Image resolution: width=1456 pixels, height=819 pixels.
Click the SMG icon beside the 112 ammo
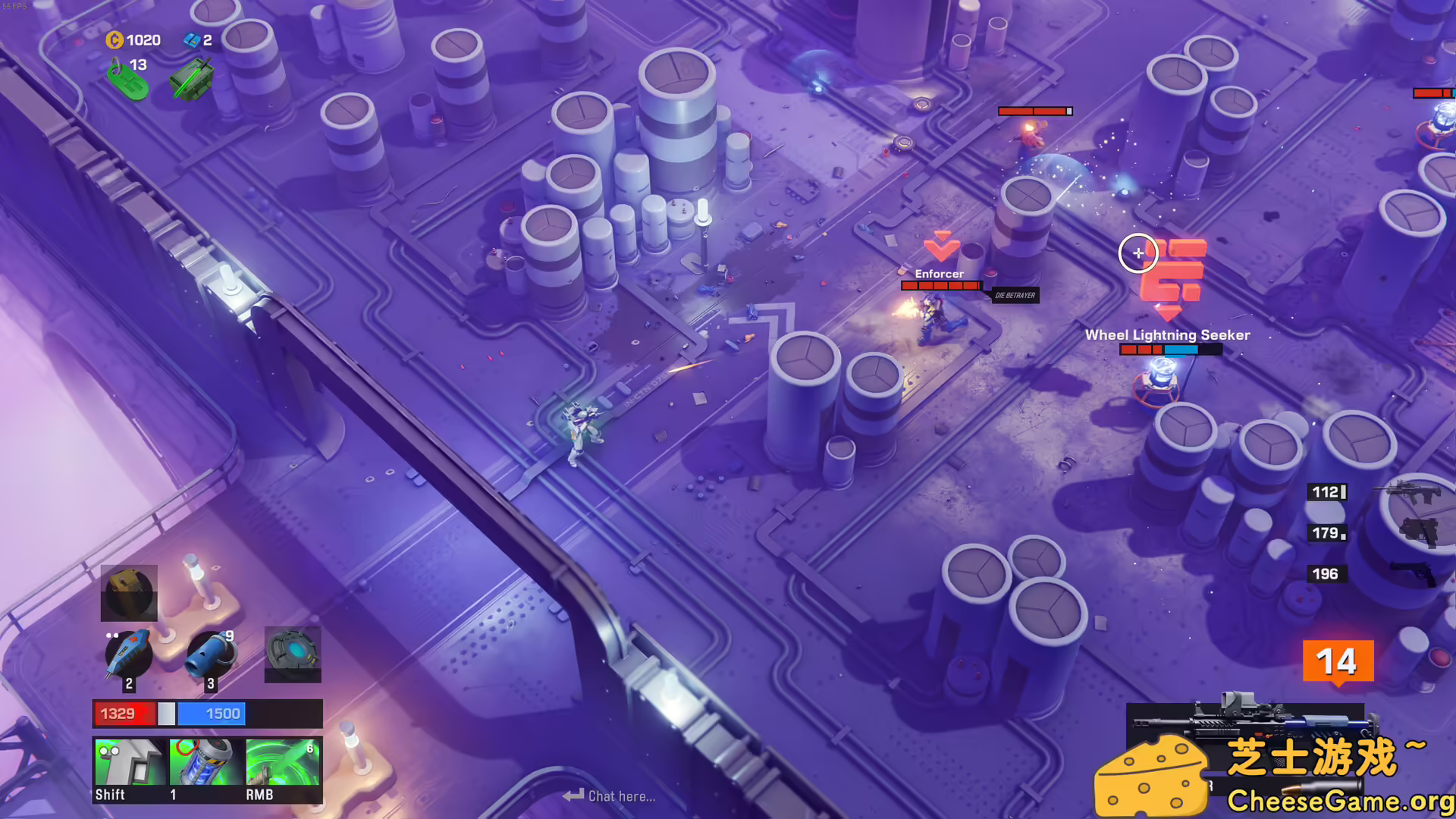pos(1407,491)
